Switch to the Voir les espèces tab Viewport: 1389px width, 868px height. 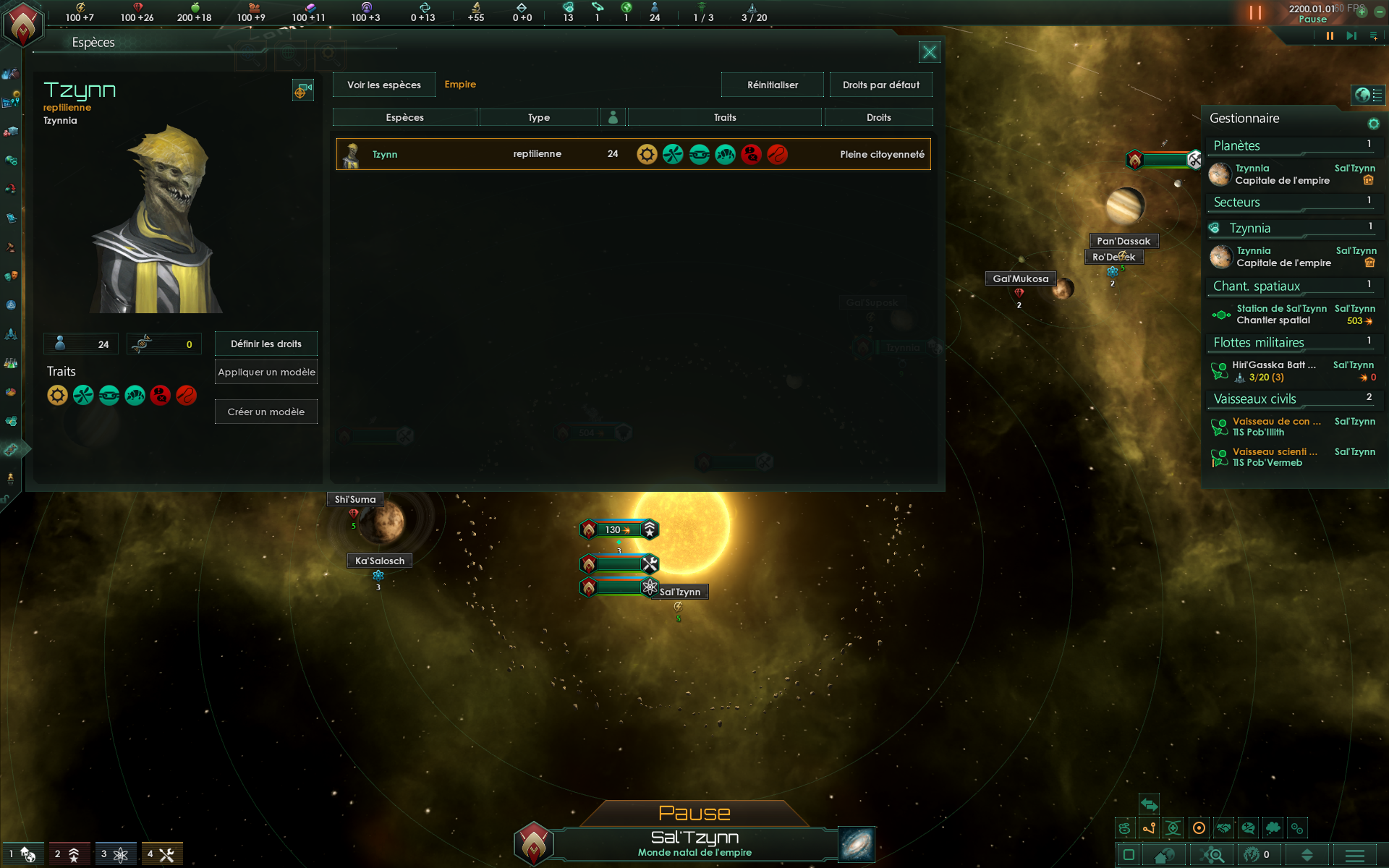(x=383, y=85)
